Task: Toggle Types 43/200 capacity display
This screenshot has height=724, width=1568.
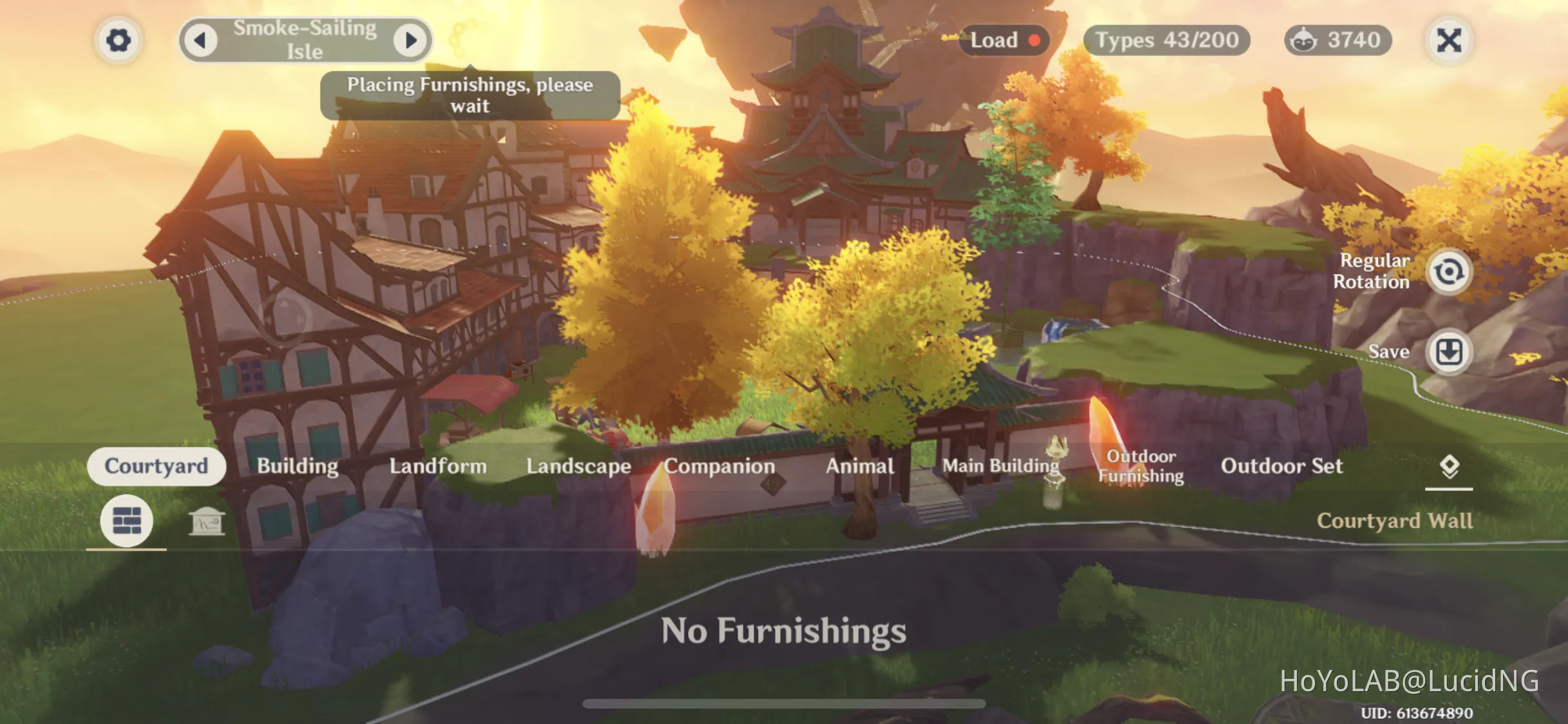Action: click(x=1168, y=40)
